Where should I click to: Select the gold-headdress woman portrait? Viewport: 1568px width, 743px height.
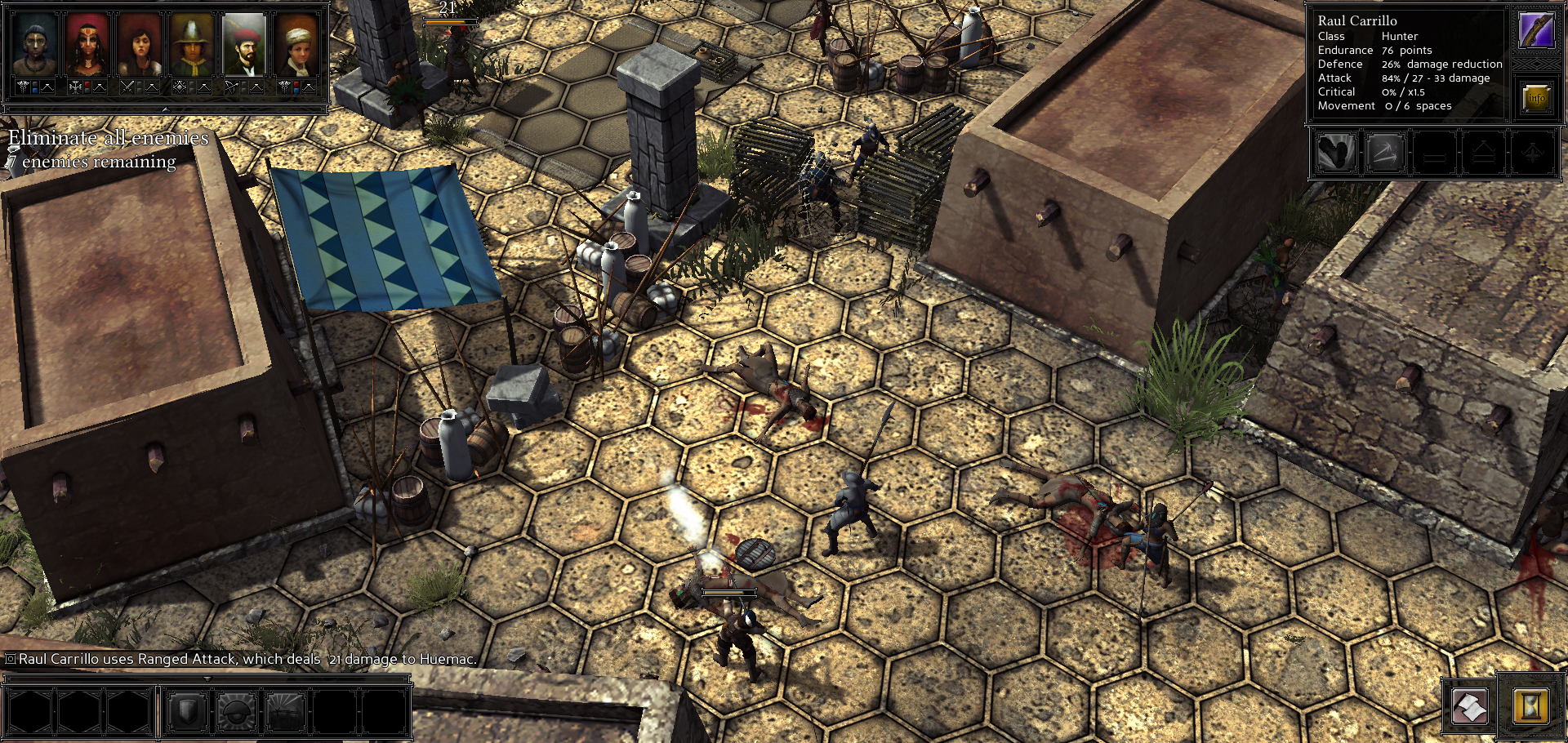[87, 45]
